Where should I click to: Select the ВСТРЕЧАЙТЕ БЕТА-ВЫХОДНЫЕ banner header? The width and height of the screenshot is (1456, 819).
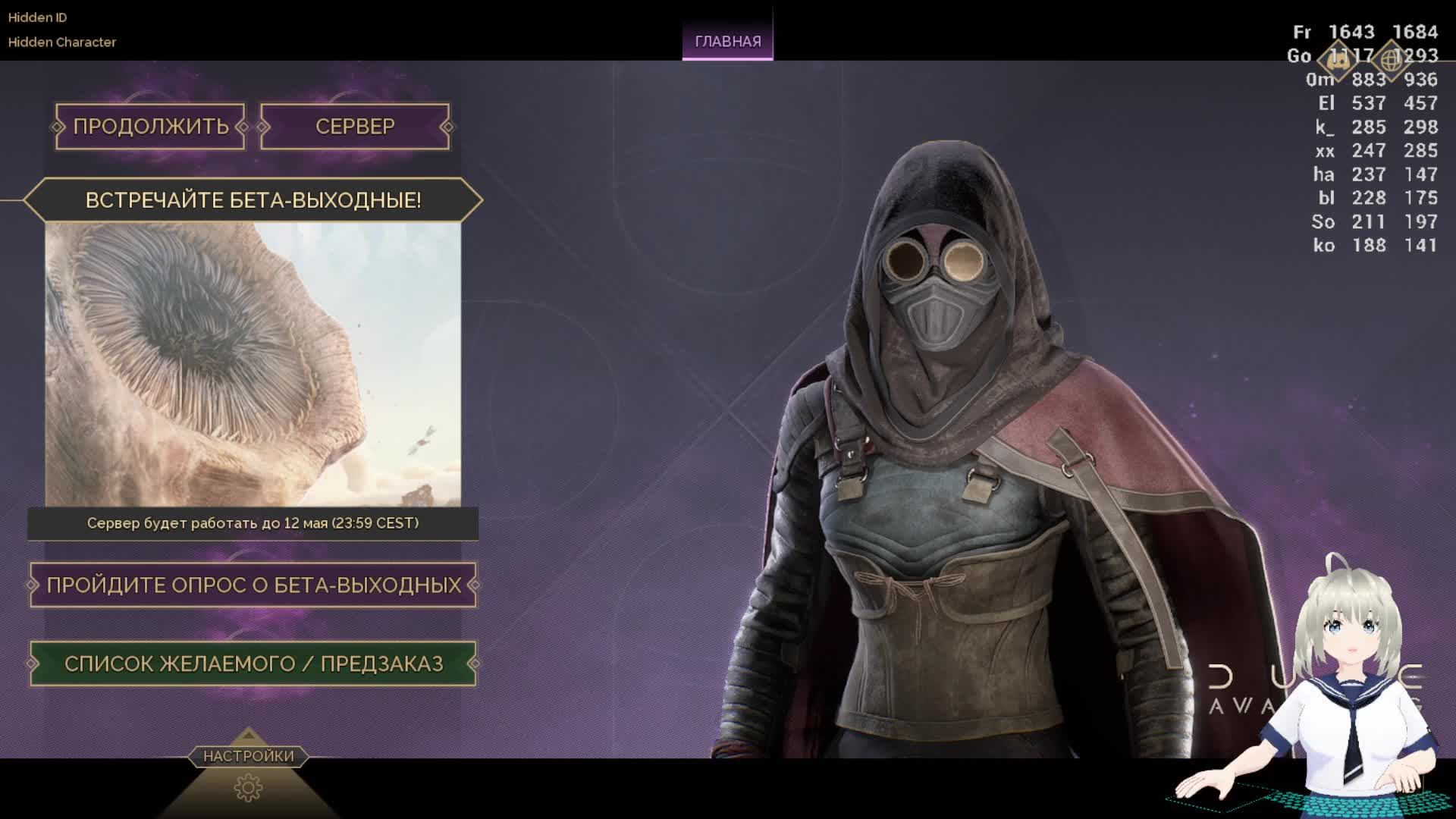(x=253, y=200)
